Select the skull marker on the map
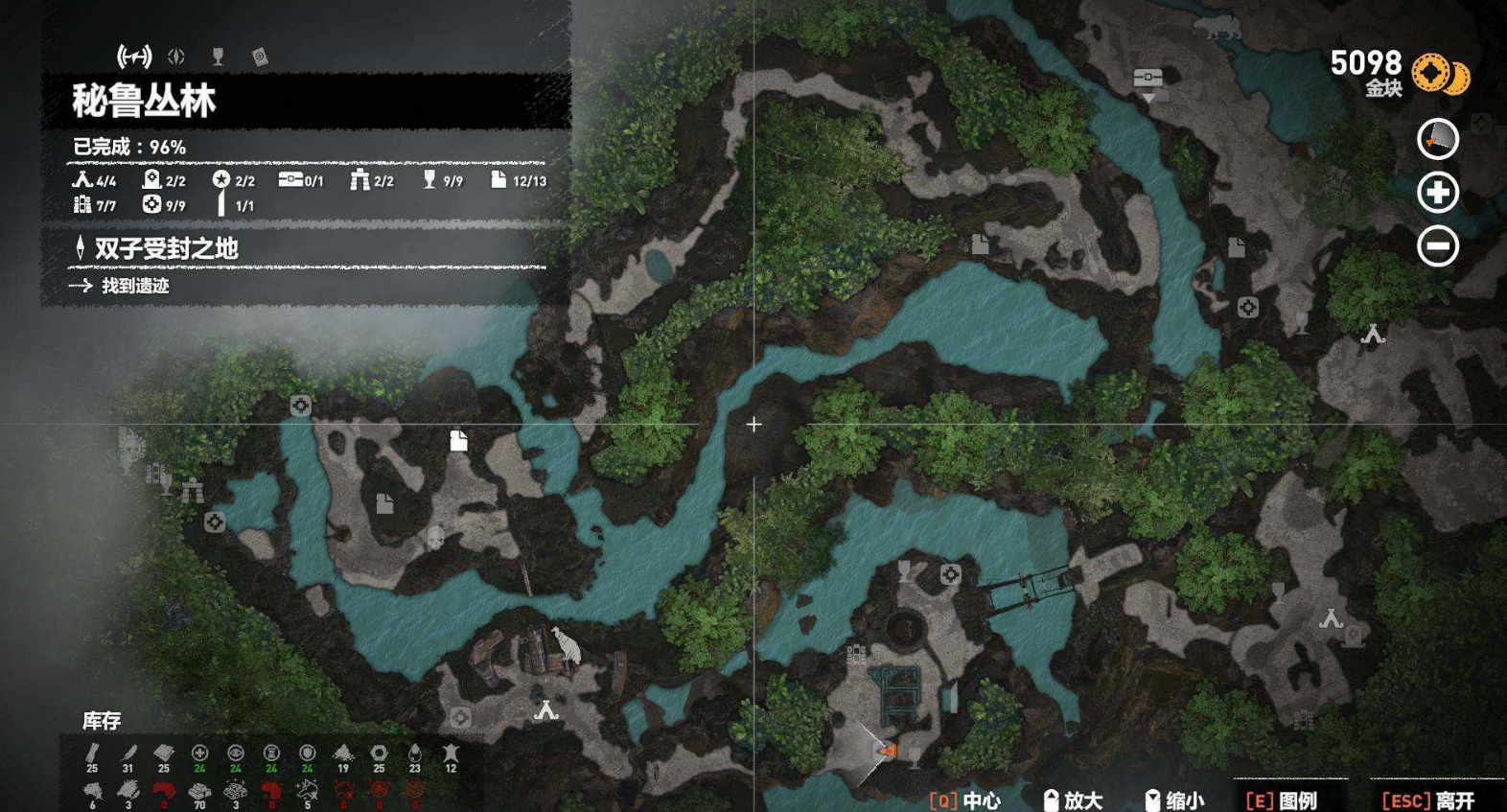 435,538
